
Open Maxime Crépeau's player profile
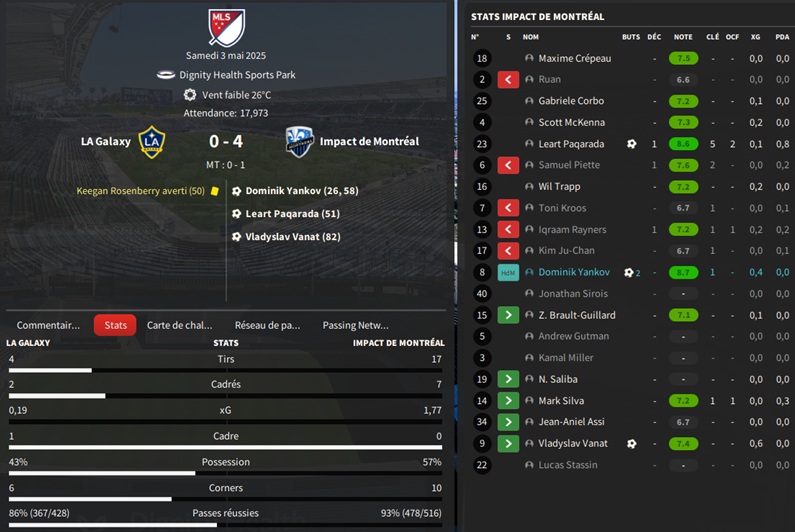(x=574, y=59)
